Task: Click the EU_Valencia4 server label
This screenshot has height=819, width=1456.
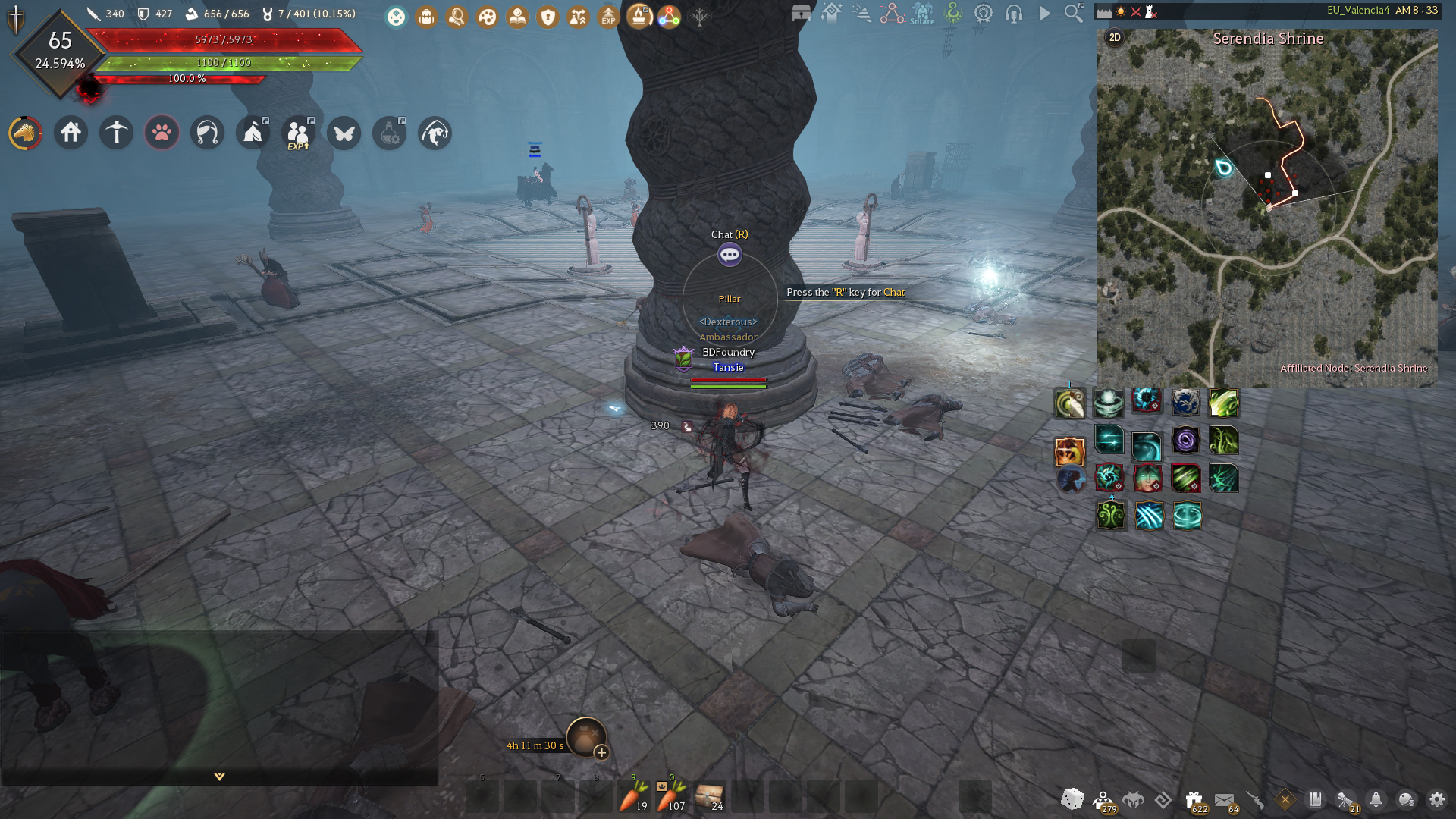Action: (x=1357, y=9)
